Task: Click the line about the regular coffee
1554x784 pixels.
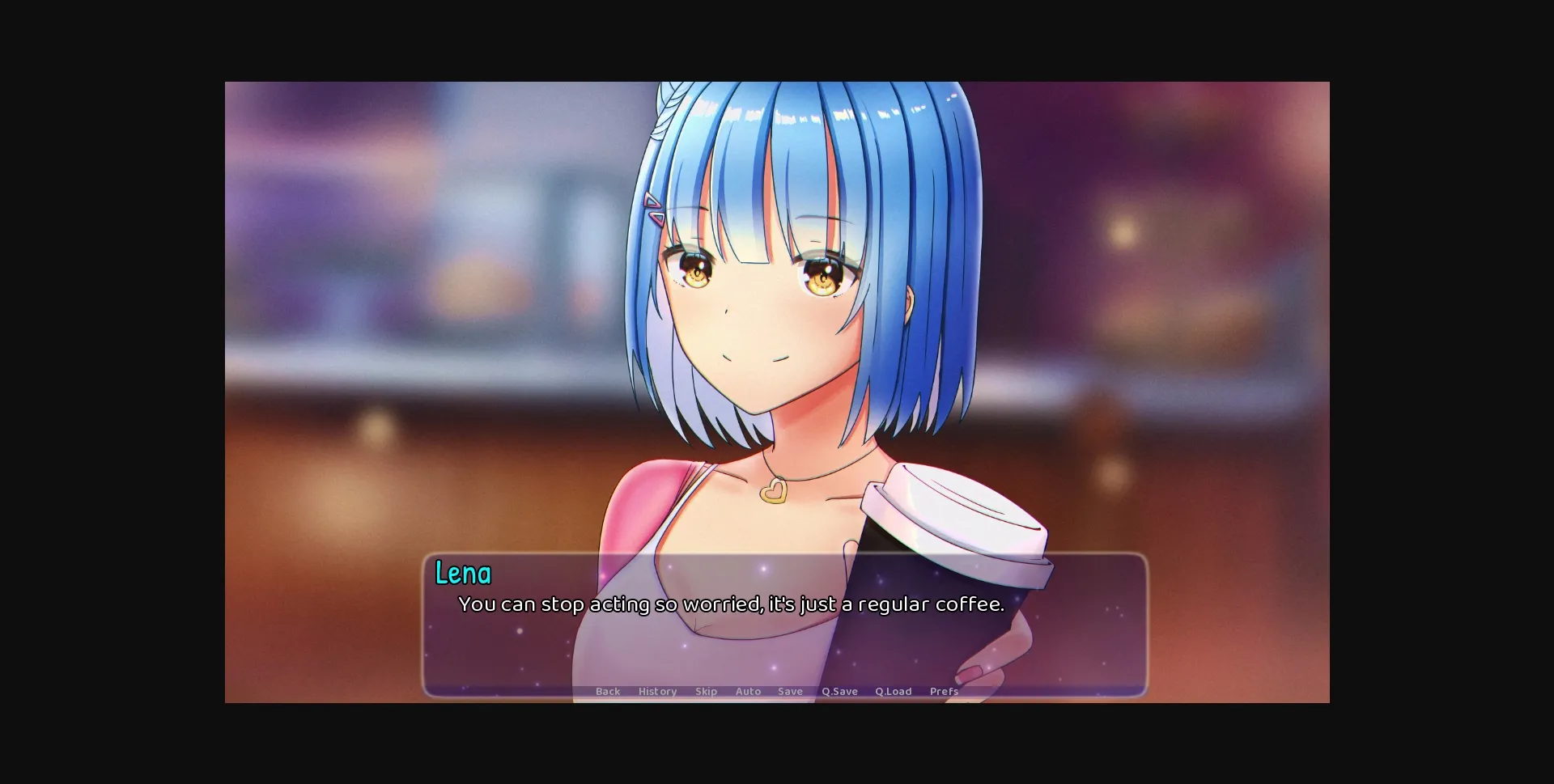Action: pyautogui.click(x=730, y=604)
